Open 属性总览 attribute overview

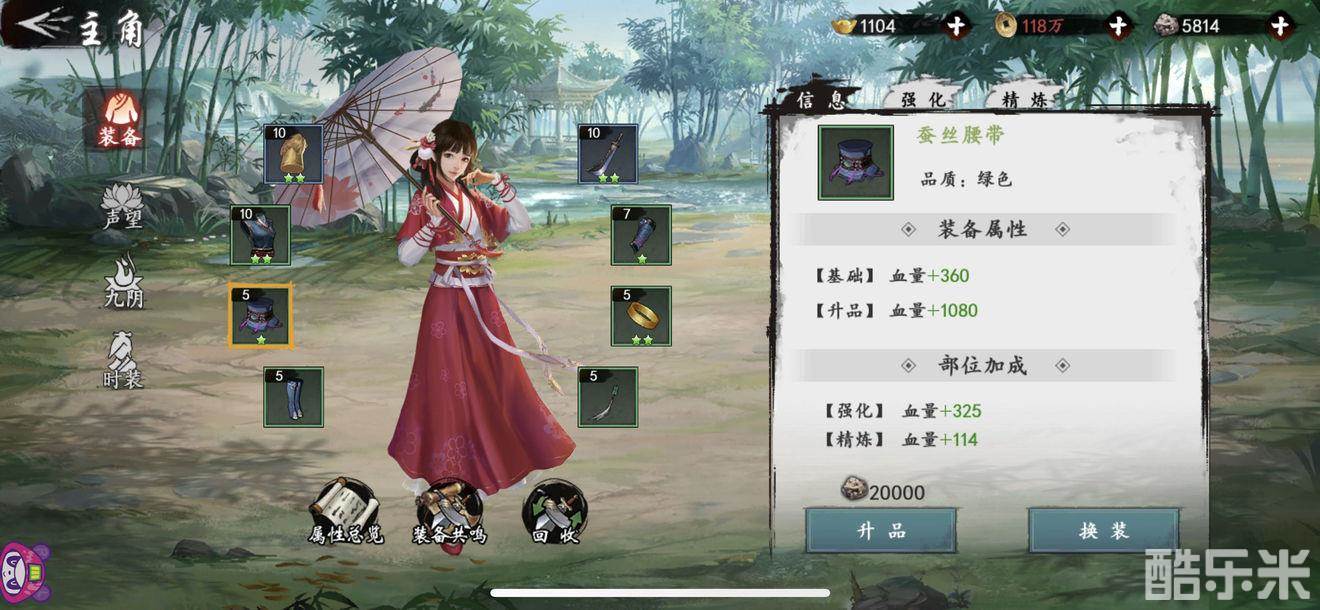(x=345, y=512)
